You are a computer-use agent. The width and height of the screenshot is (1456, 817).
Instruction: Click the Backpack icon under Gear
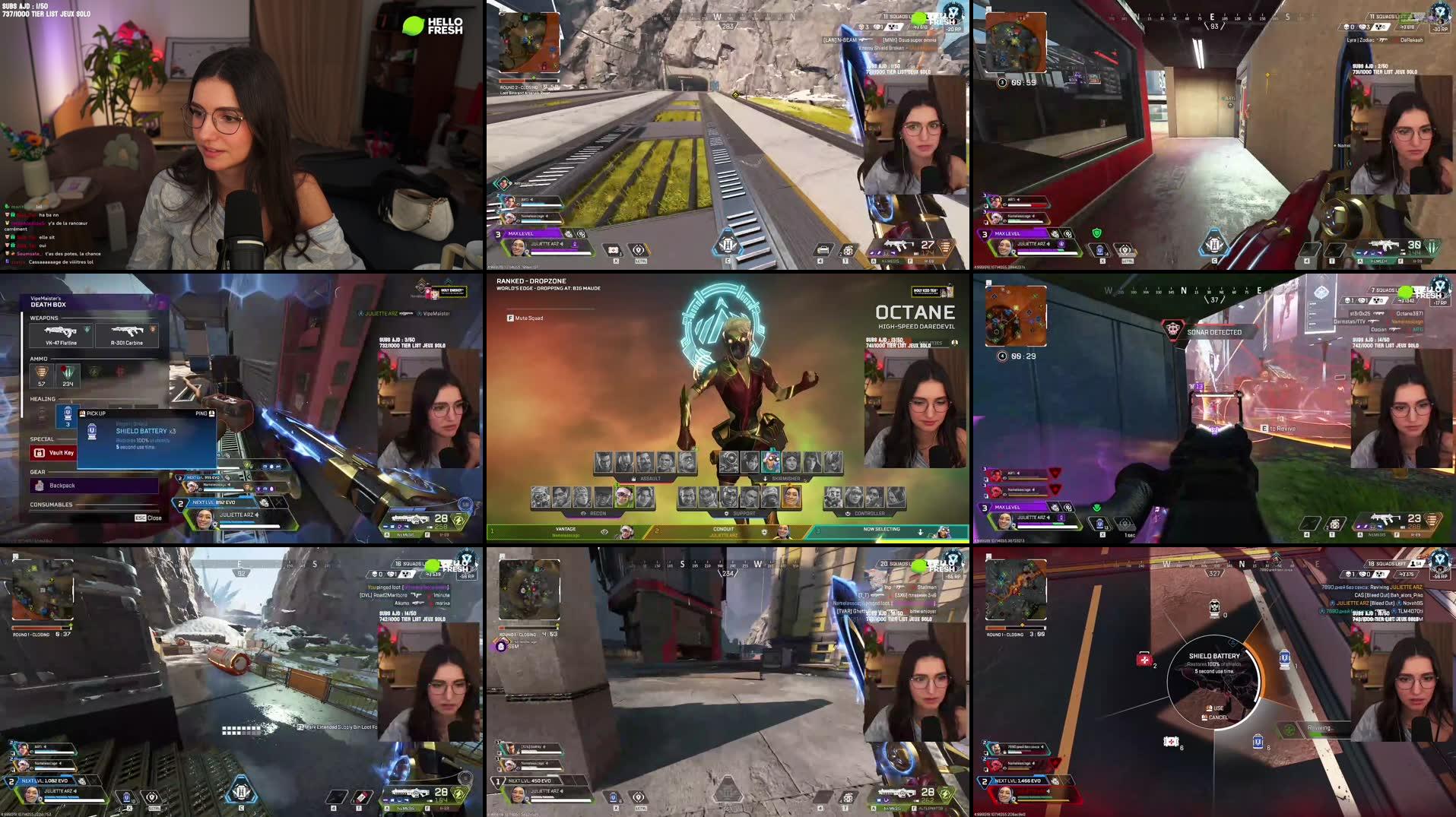click(x=38, y=485)
